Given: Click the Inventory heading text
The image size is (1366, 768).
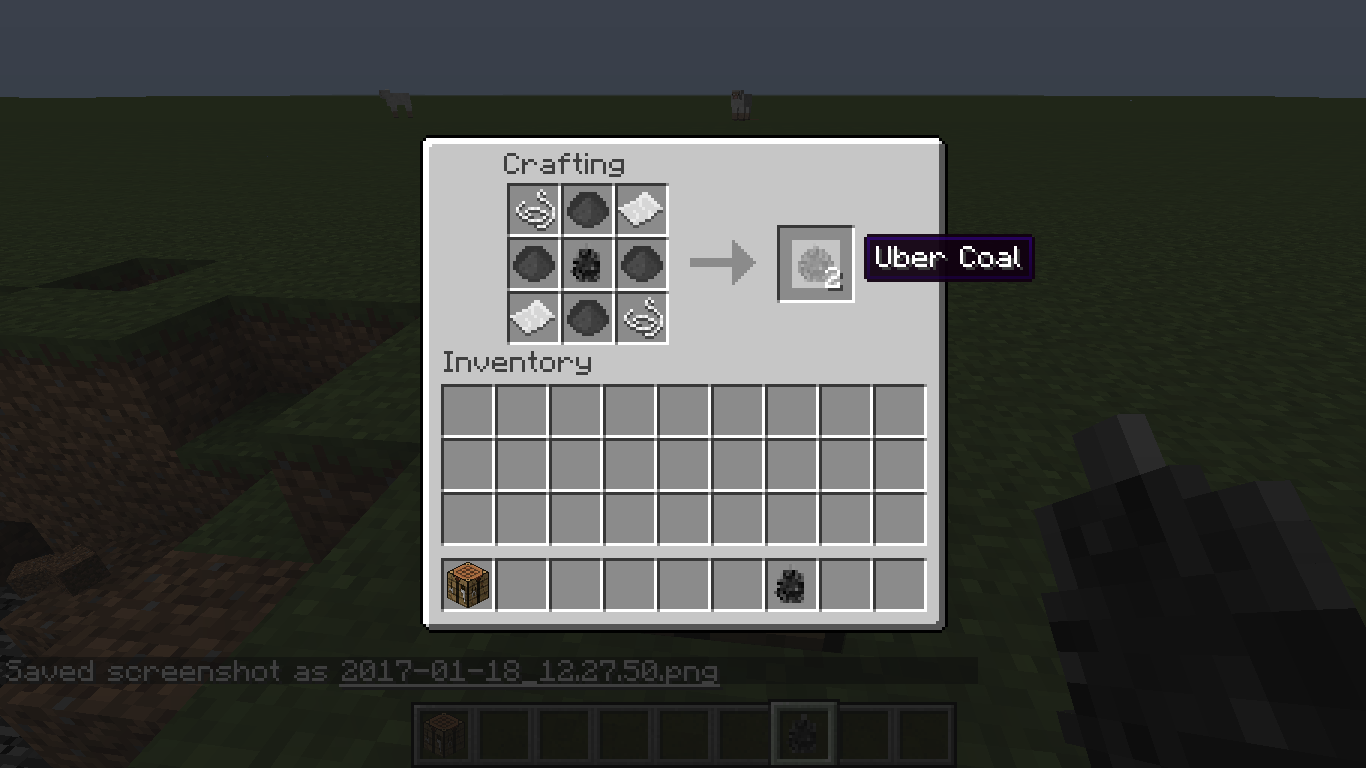Looking at the screenshot, I should tap(518, 363).
